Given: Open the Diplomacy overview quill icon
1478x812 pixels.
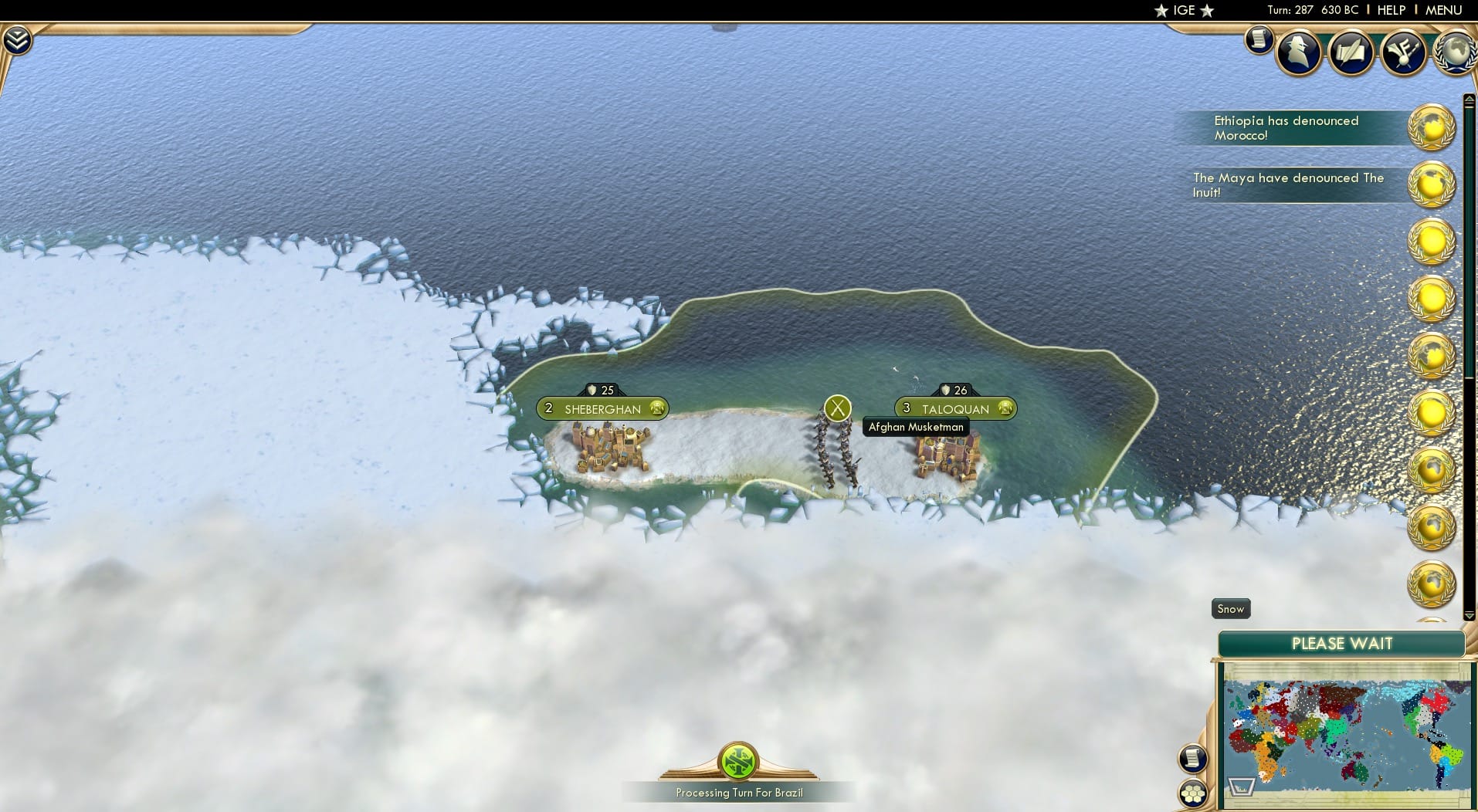Looking at the screenshot, I should pos(1351,52).
